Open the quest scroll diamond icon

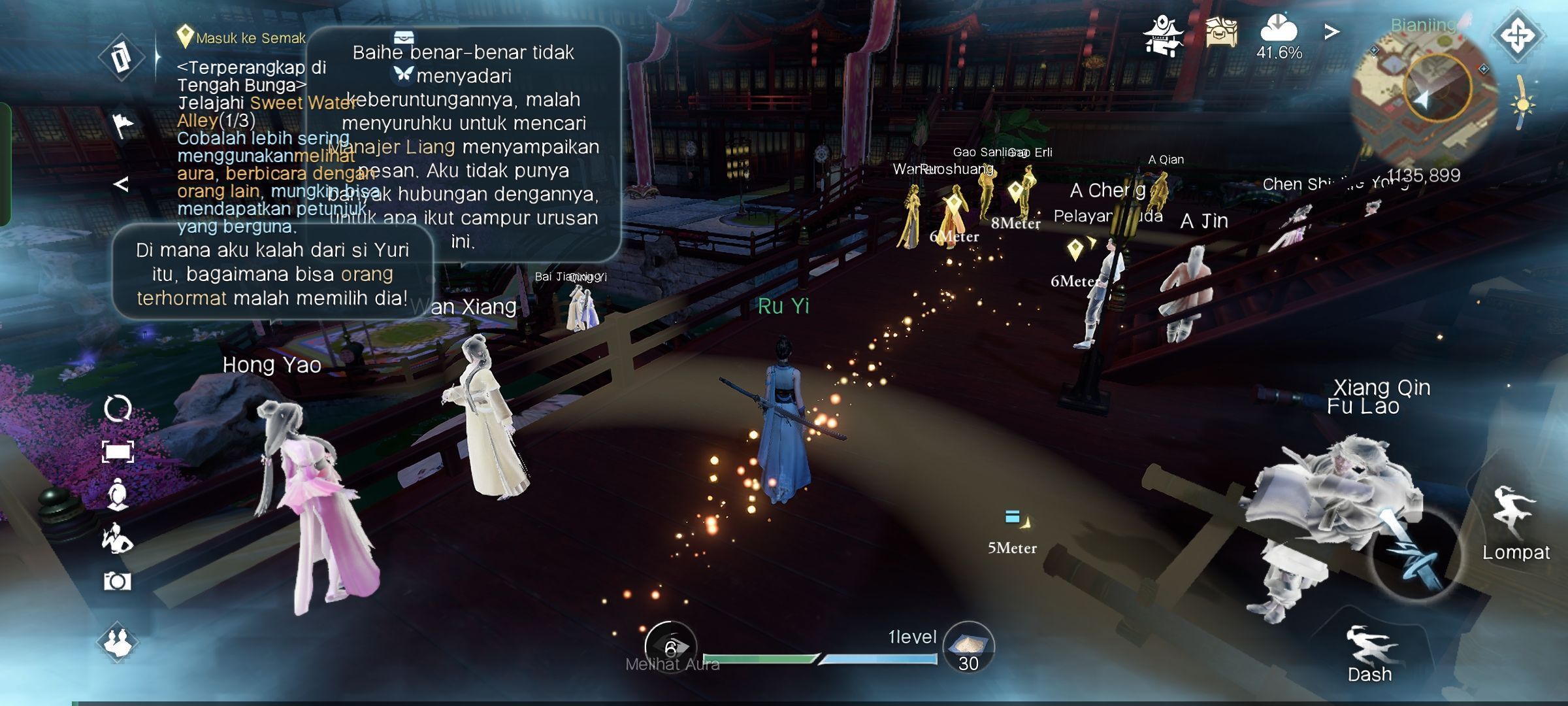pos(121,58)
